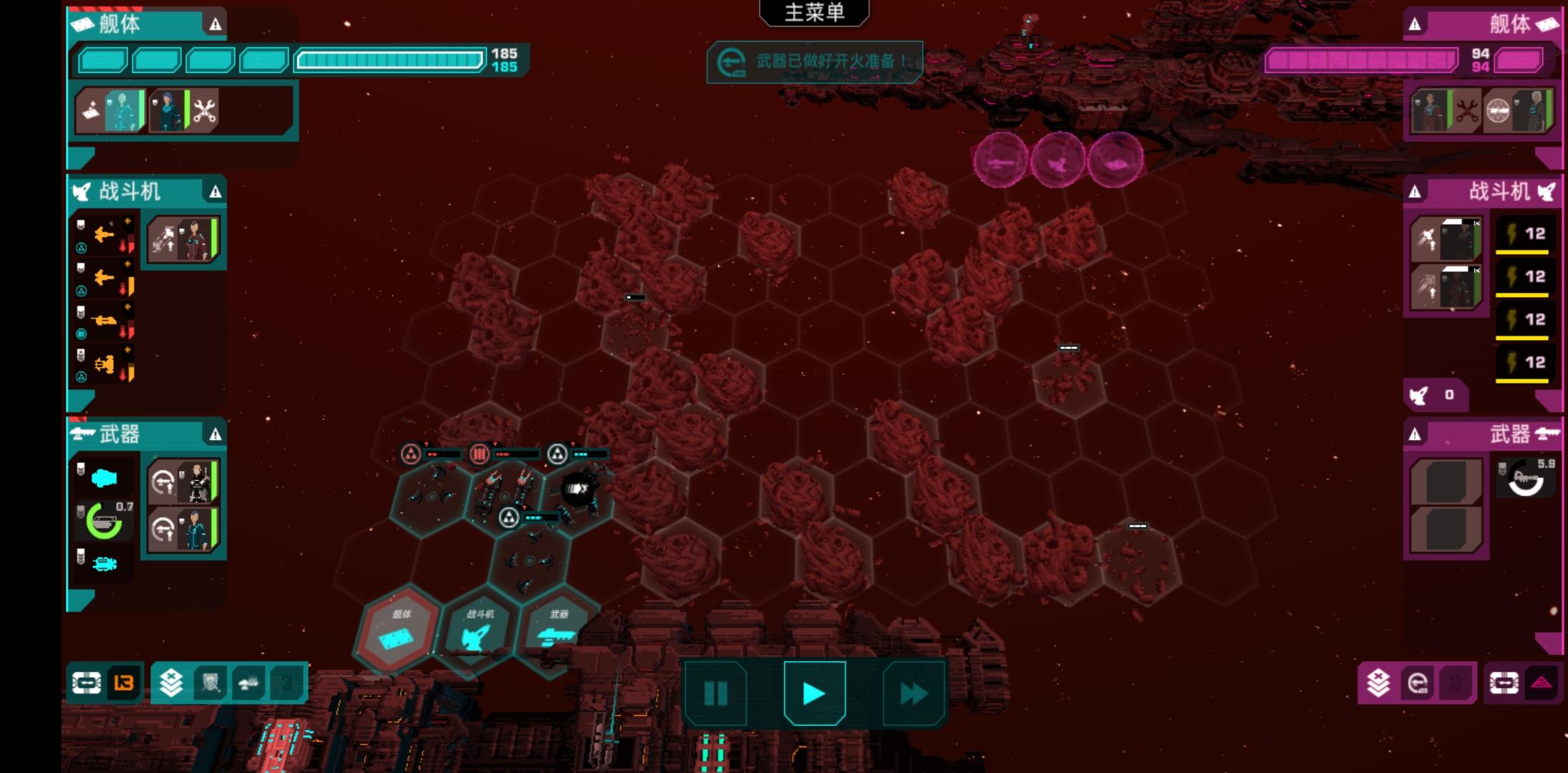Speed up battle with fast-forward button
The width and height of the screenshot is (1568, 773).
pos(914,693)
